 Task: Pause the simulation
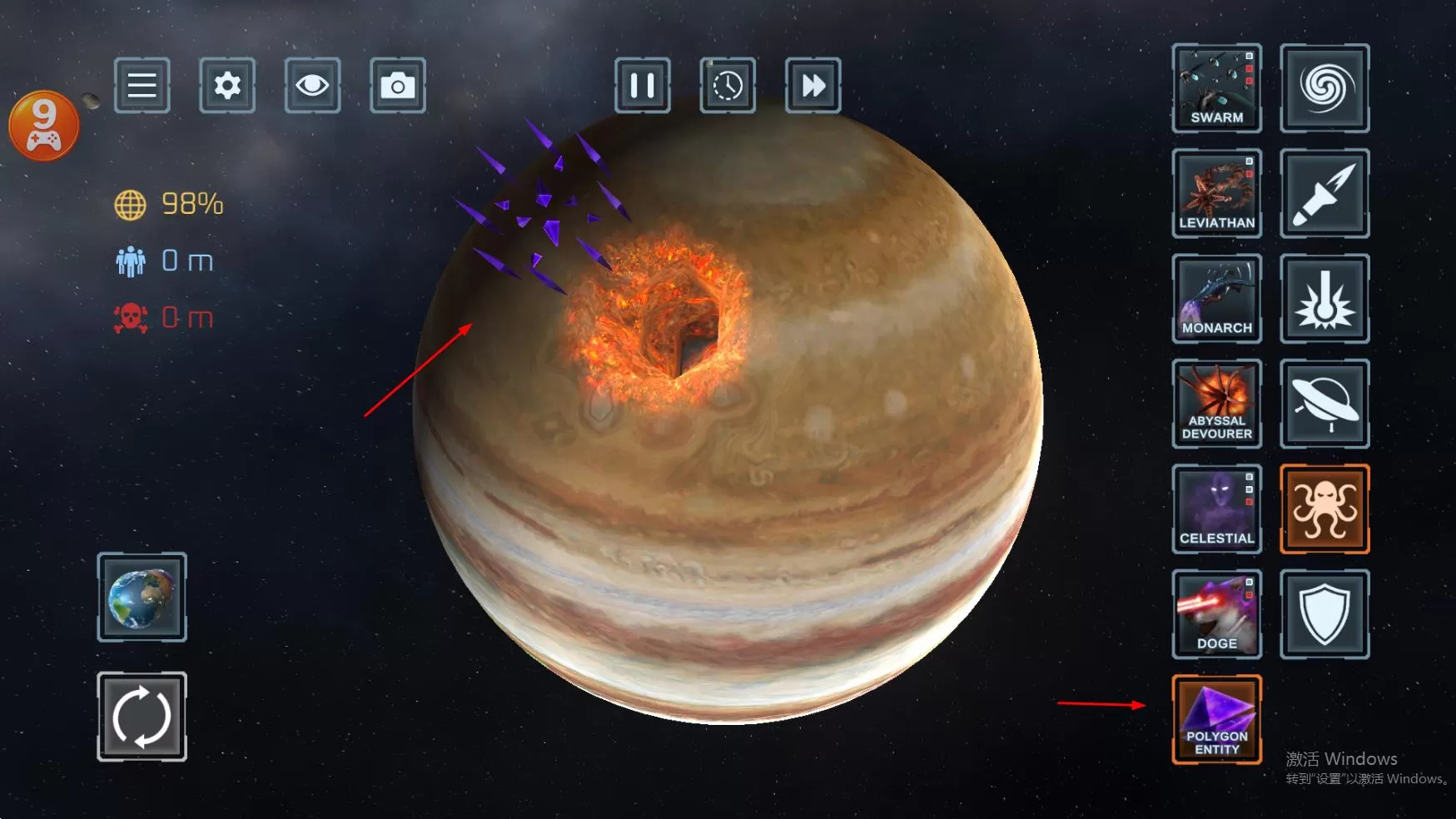(x=642, y=85)
